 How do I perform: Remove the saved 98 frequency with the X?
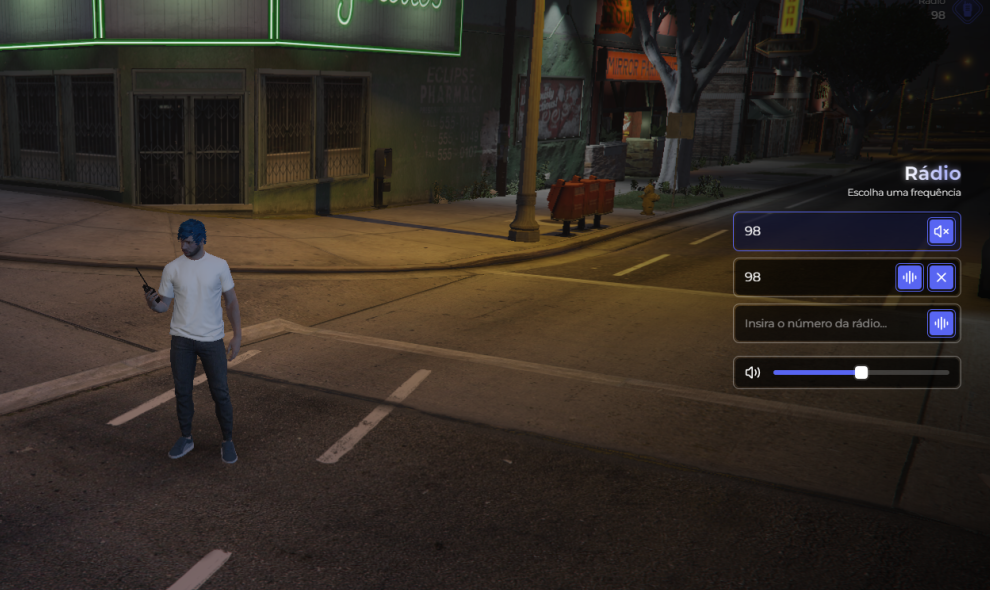(x=941, y=277)
